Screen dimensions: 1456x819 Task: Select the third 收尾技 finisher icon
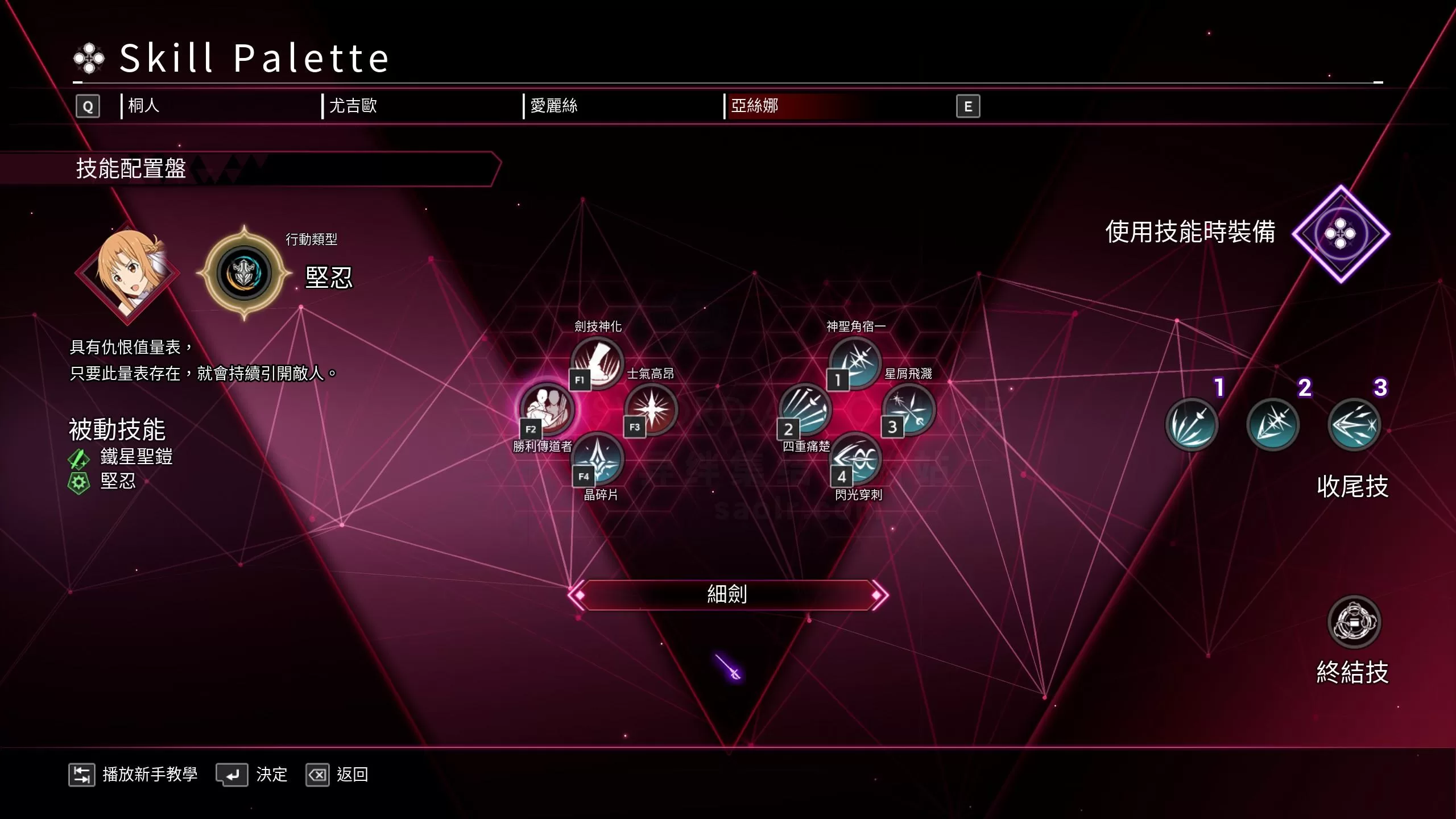[x=1354, y=425]
